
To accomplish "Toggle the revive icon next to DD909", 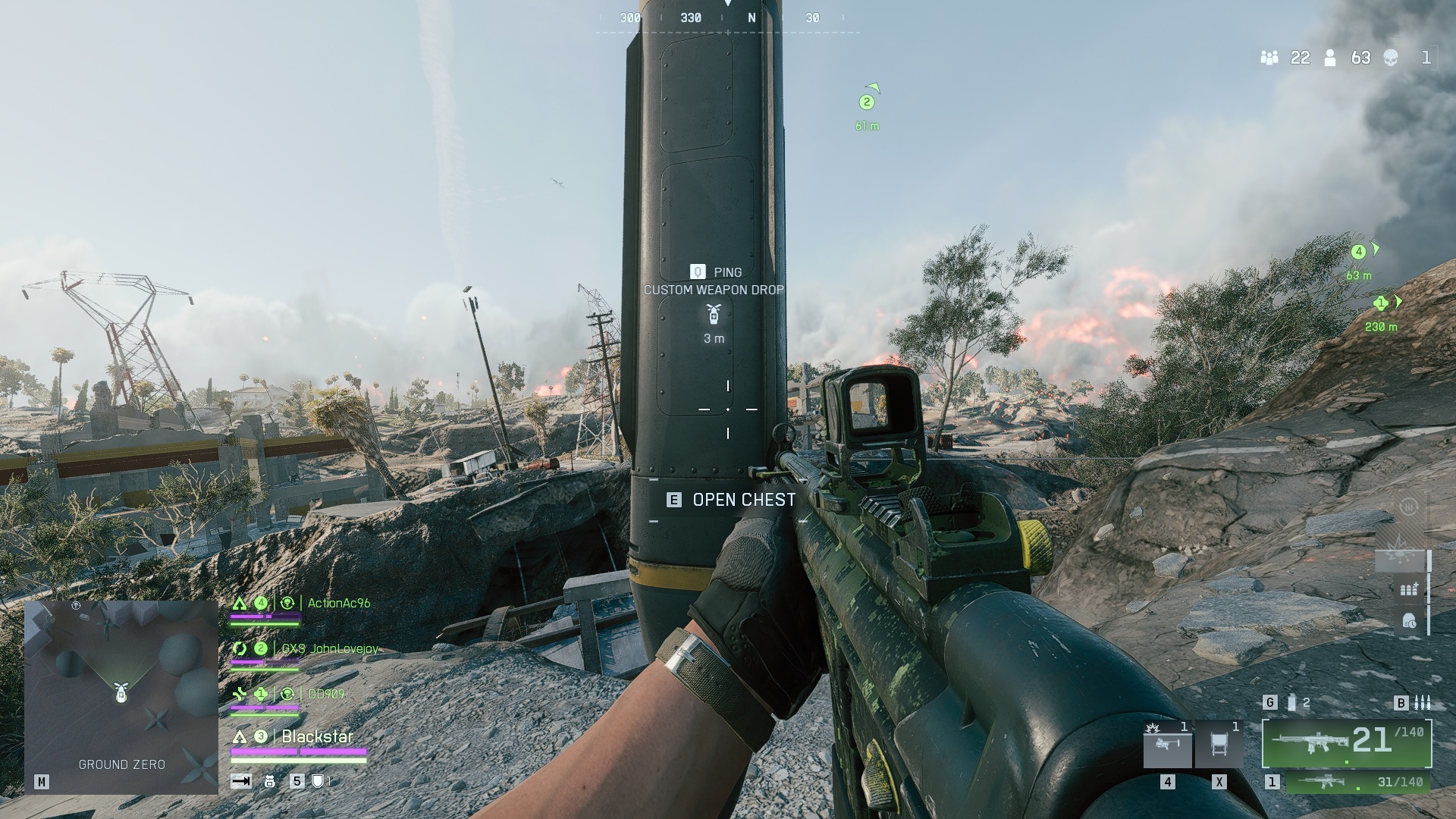I will (x=288, y=693).
